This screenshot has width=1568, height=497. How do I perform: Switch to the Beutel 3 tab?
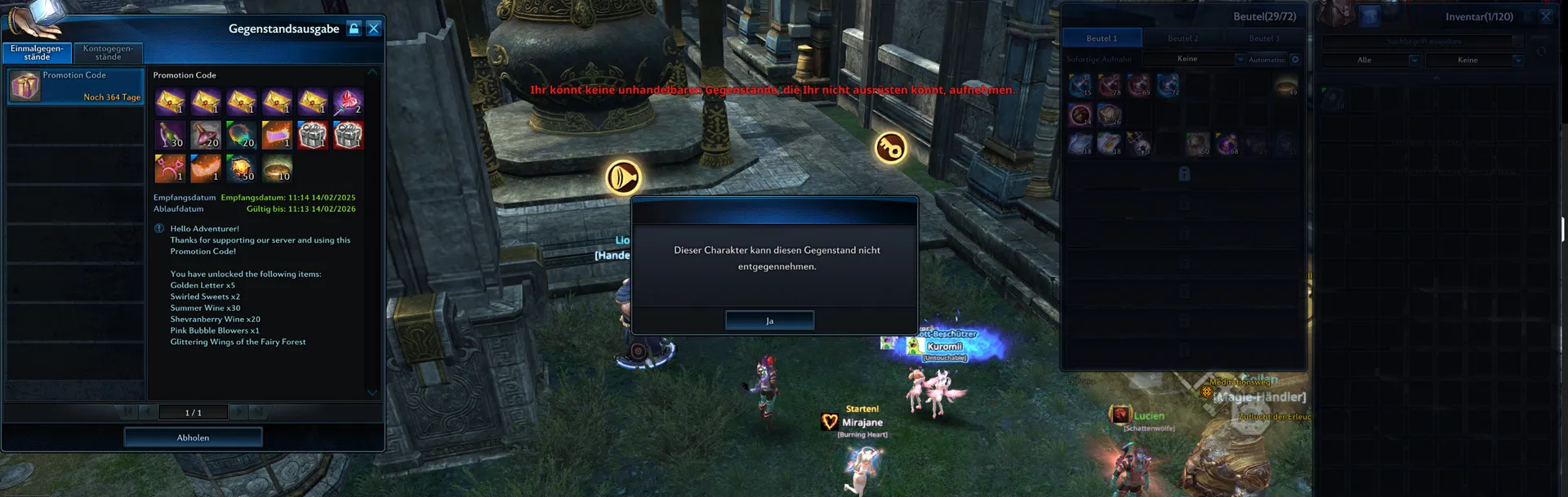pos(1263,38)
